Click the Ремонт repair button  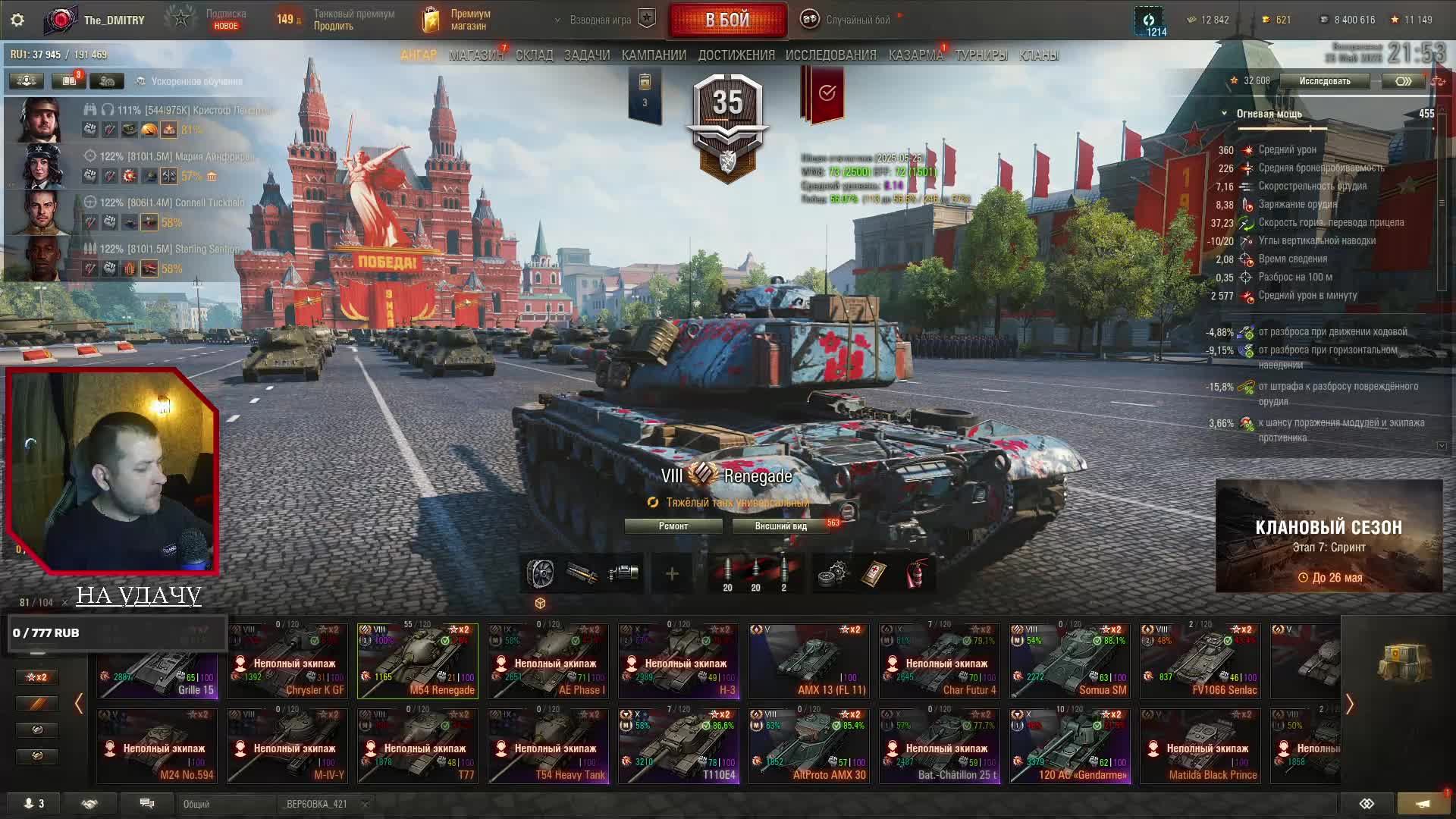(673, 526)
